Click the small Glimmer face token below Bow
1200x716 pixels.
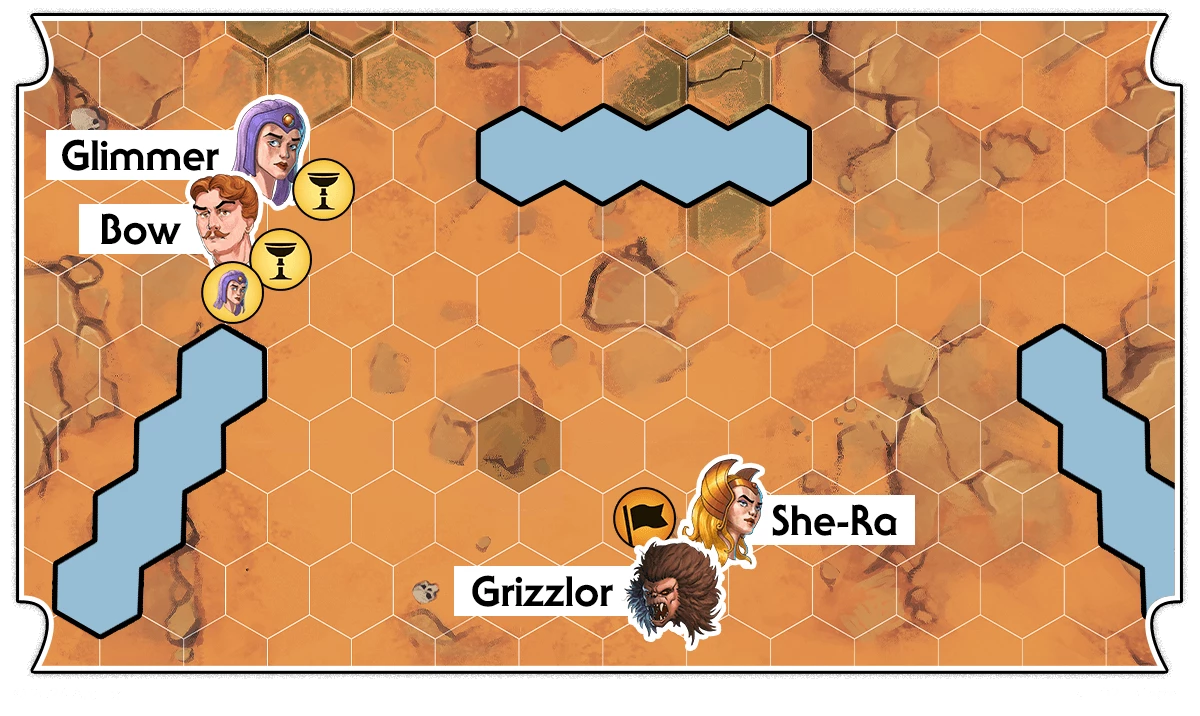click(x=232, y=294)
